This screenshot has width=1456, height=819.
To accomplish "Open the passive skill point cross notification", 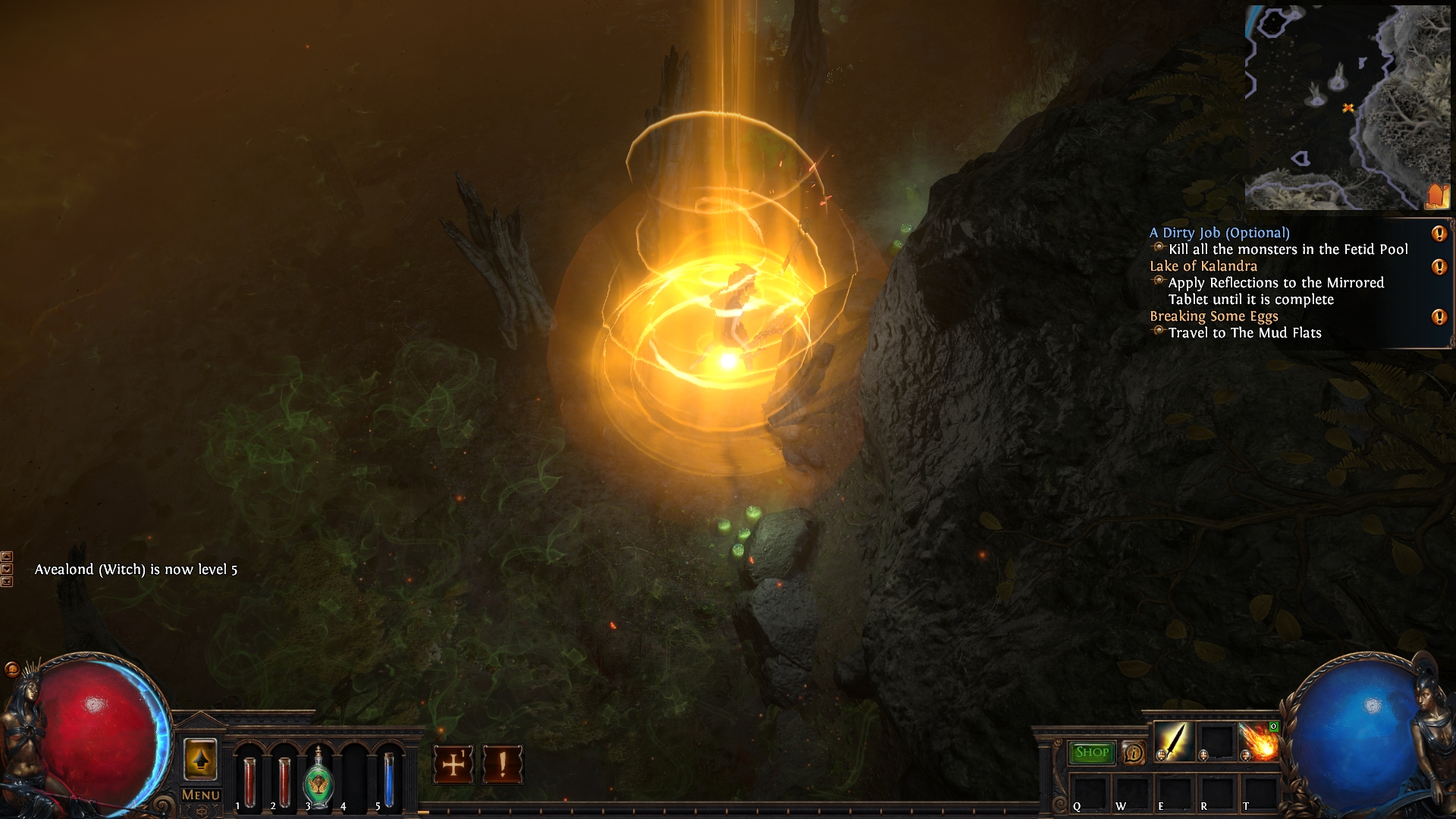I will click(453, 764).
